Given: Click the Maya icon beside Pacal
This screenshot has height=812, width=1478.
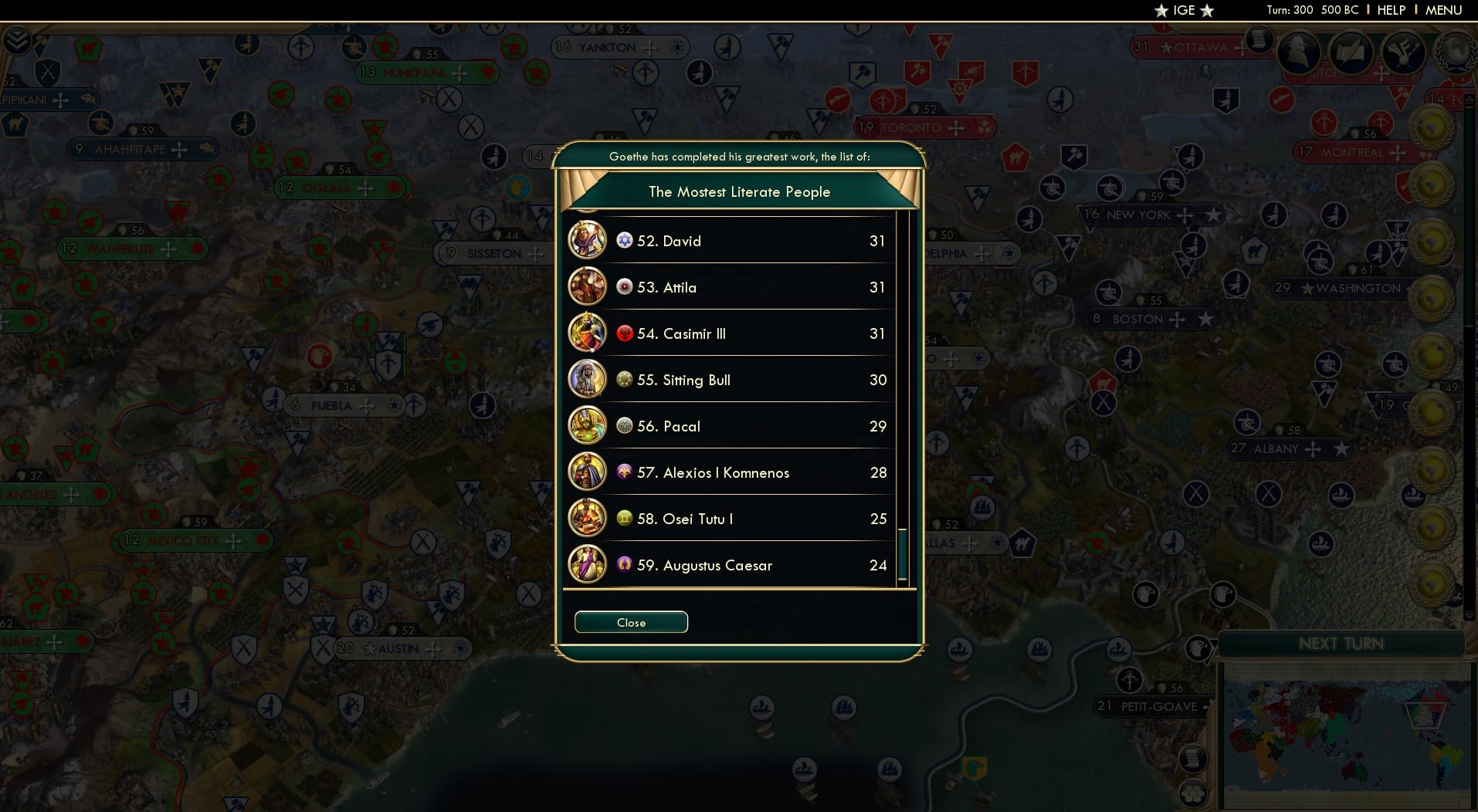Looking at the screenshot, I should 624,426.
